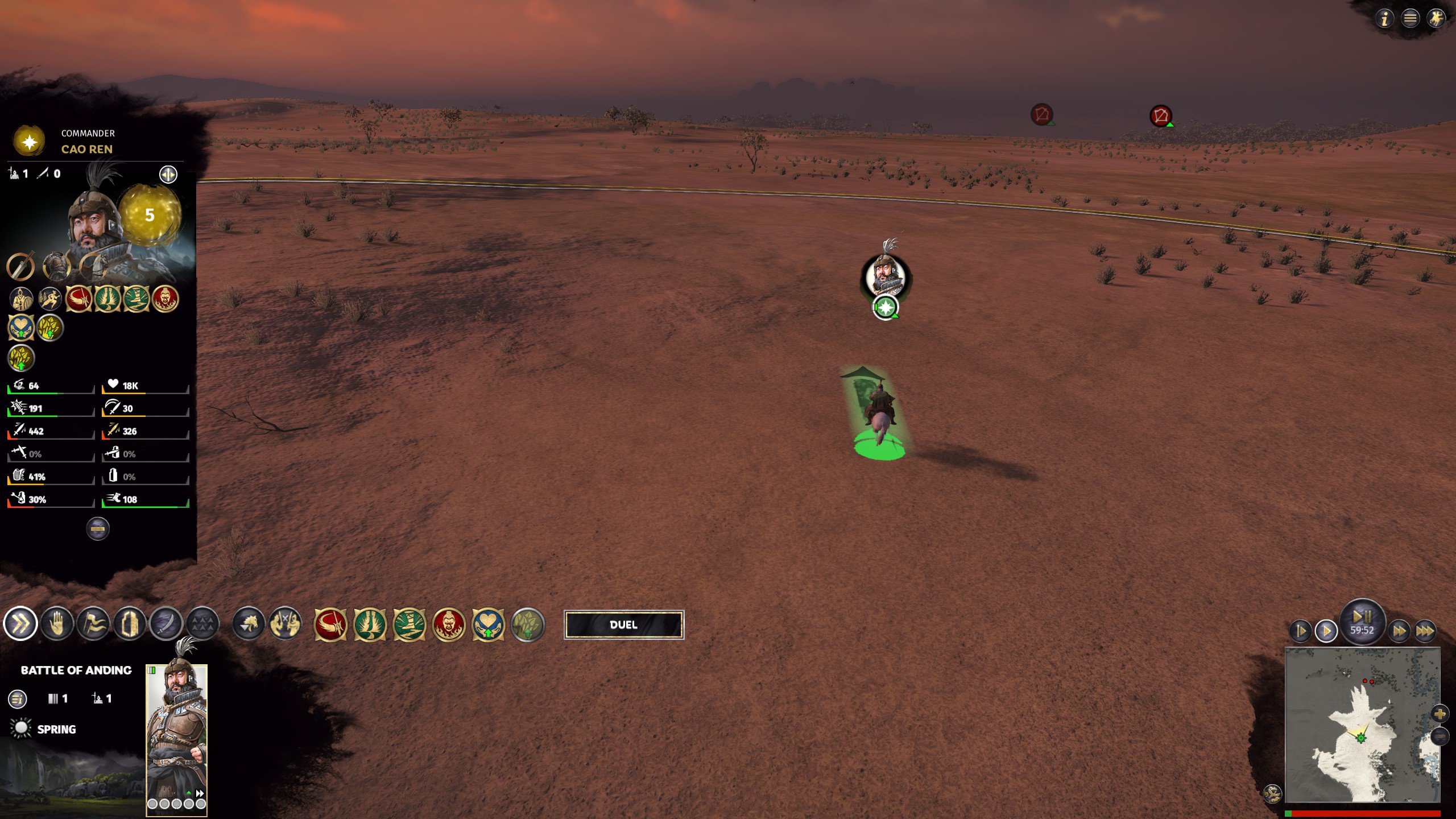Use the red angry face ability
This screenshot has height=819, width=1456.
pos(449,624)
